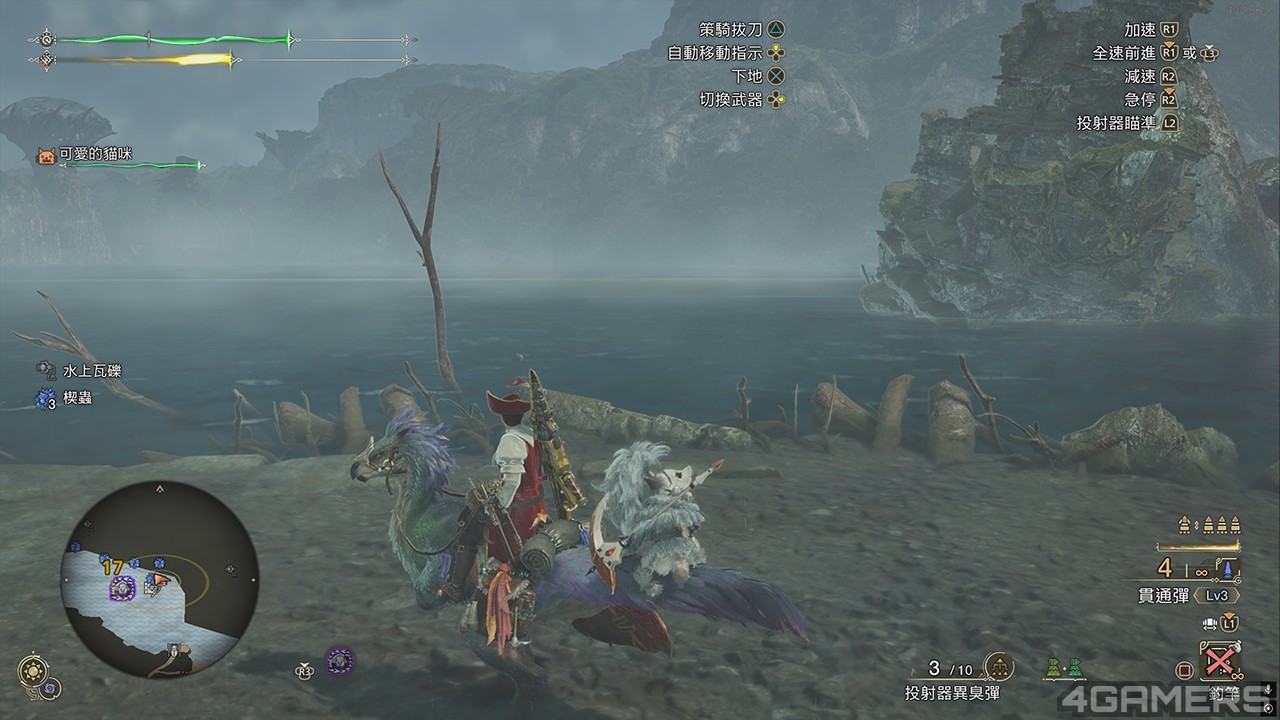Select the blue 貫通彈 ammo icon
This screenshot has height=720, width=1280.
pos(1227,571)
